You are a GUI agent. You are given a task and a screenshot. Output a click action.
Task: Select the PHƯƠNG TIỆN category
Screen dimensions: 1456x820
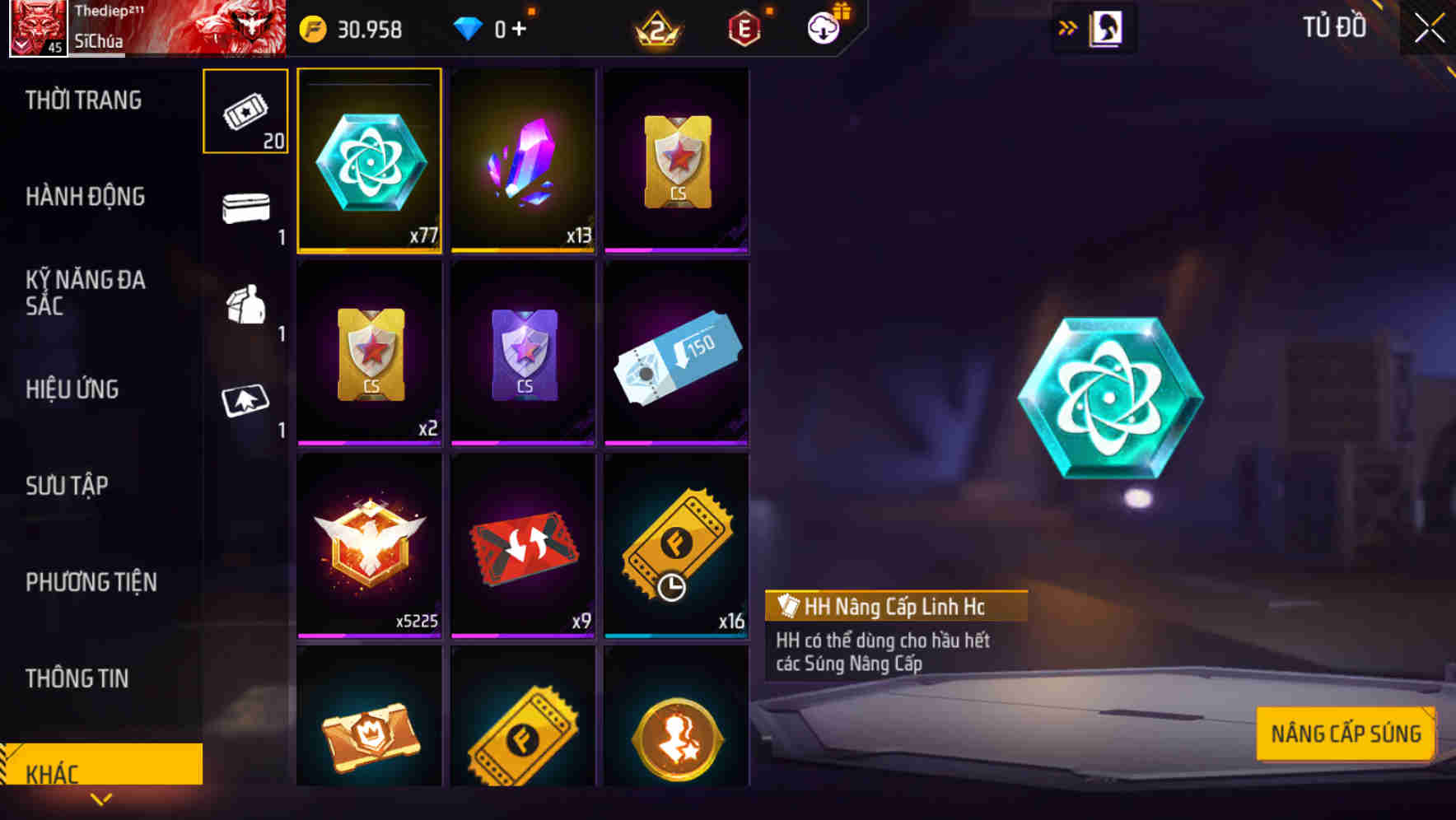tap(91, 582)
